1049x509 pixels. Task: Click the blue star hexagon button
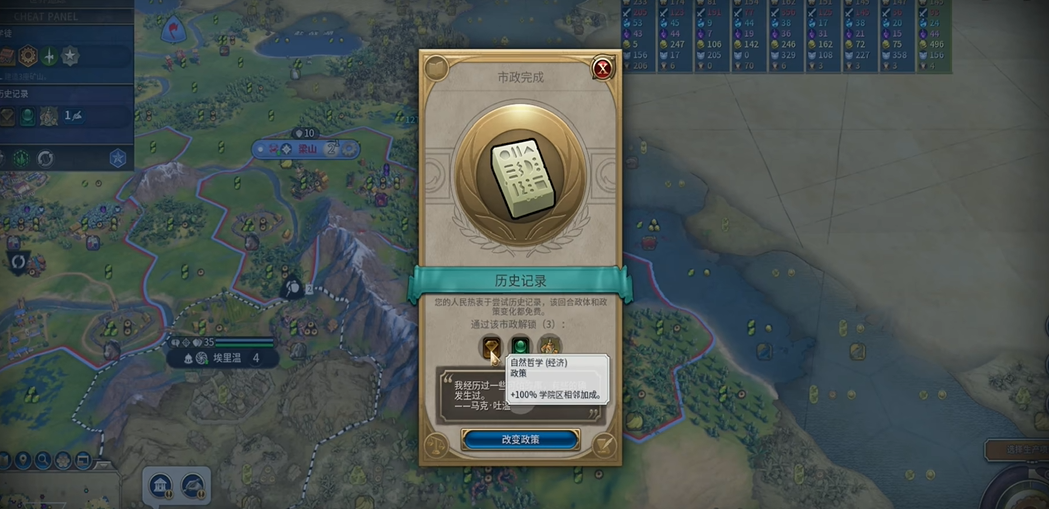coord(118,158)
